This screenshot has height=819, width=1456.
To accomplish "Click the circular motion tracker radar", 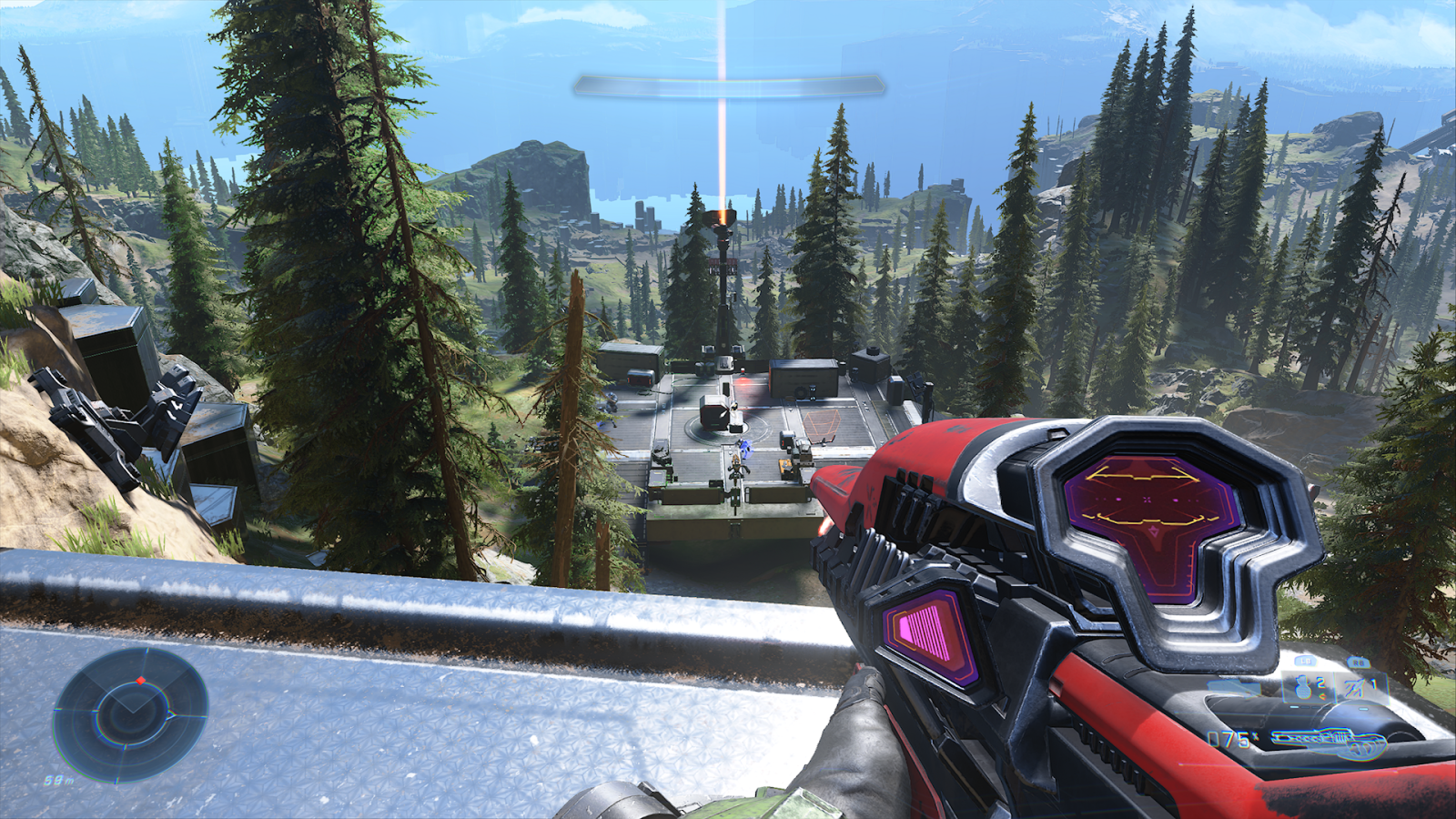I will click(x=130, y=714).
